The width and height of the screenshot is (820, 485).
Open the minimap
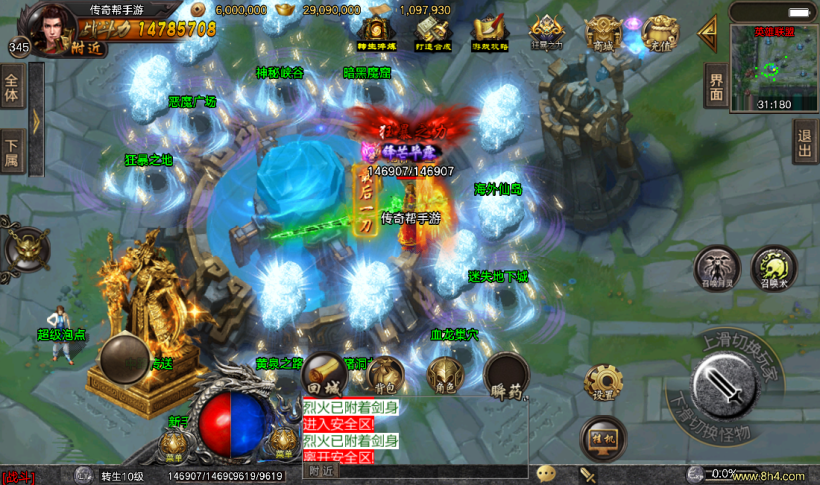click(773, 66)
